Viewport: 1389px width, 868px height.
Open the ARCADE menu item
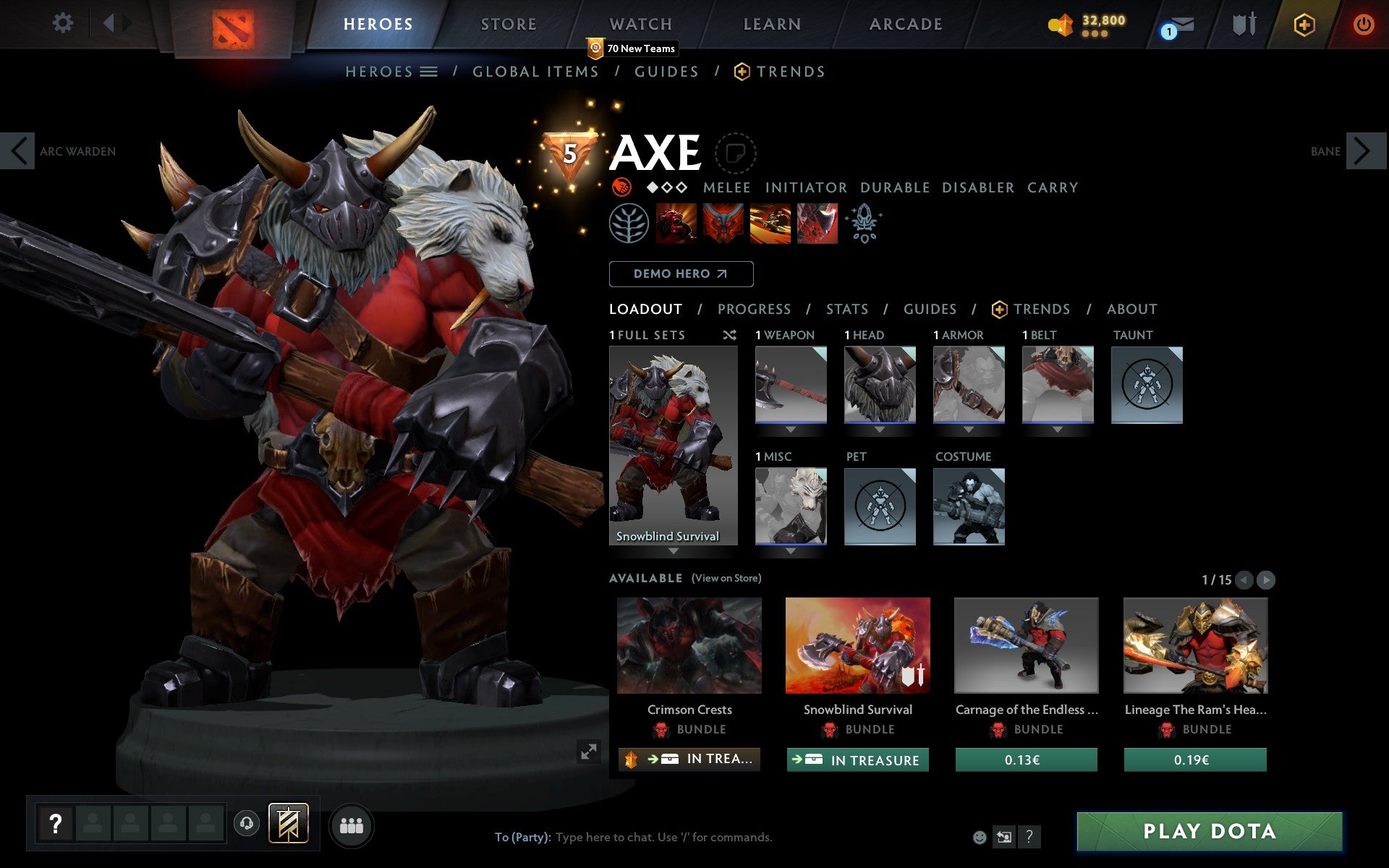(904, 24)
